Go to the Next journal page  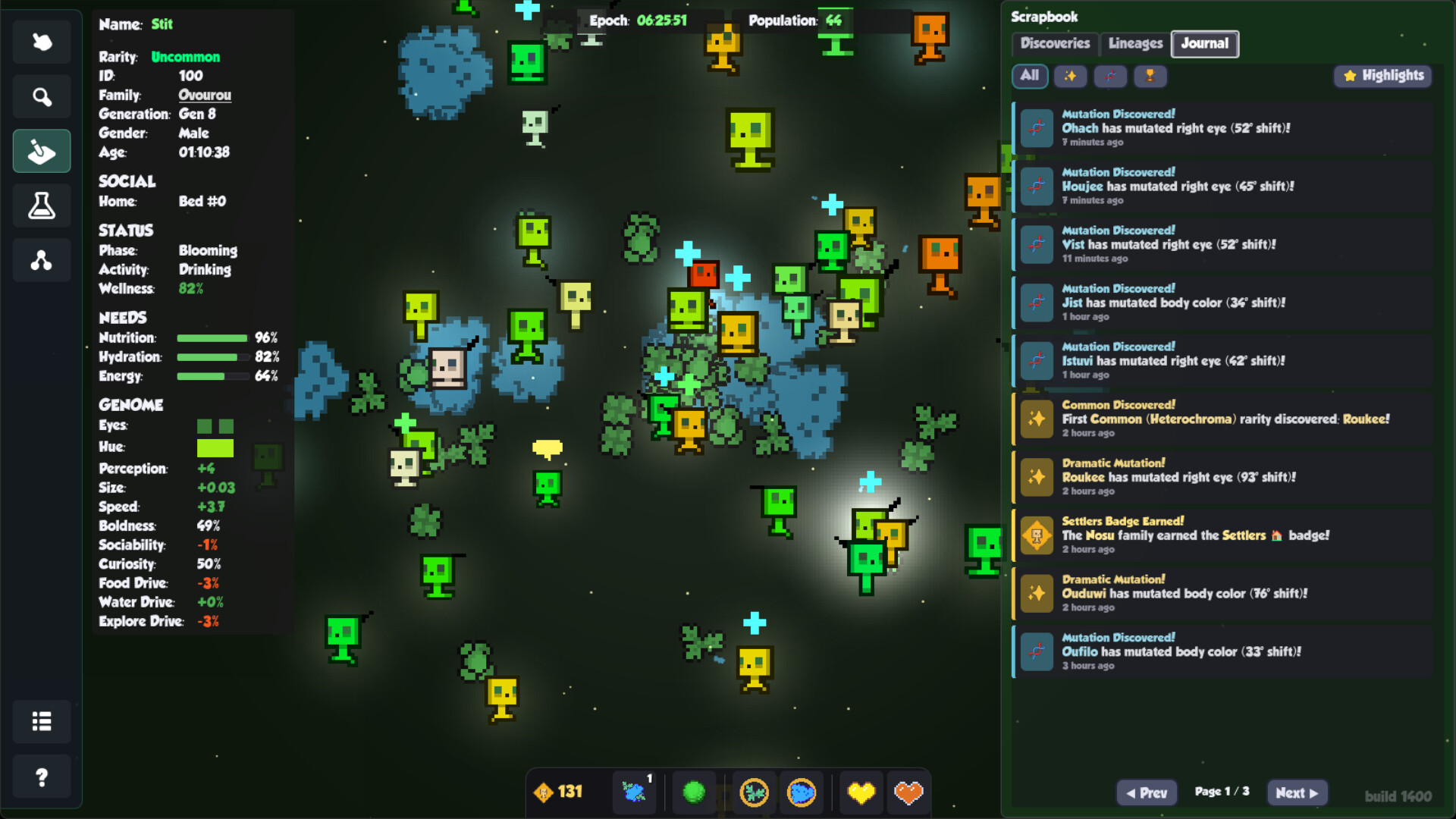click(x=1297, y=793)
